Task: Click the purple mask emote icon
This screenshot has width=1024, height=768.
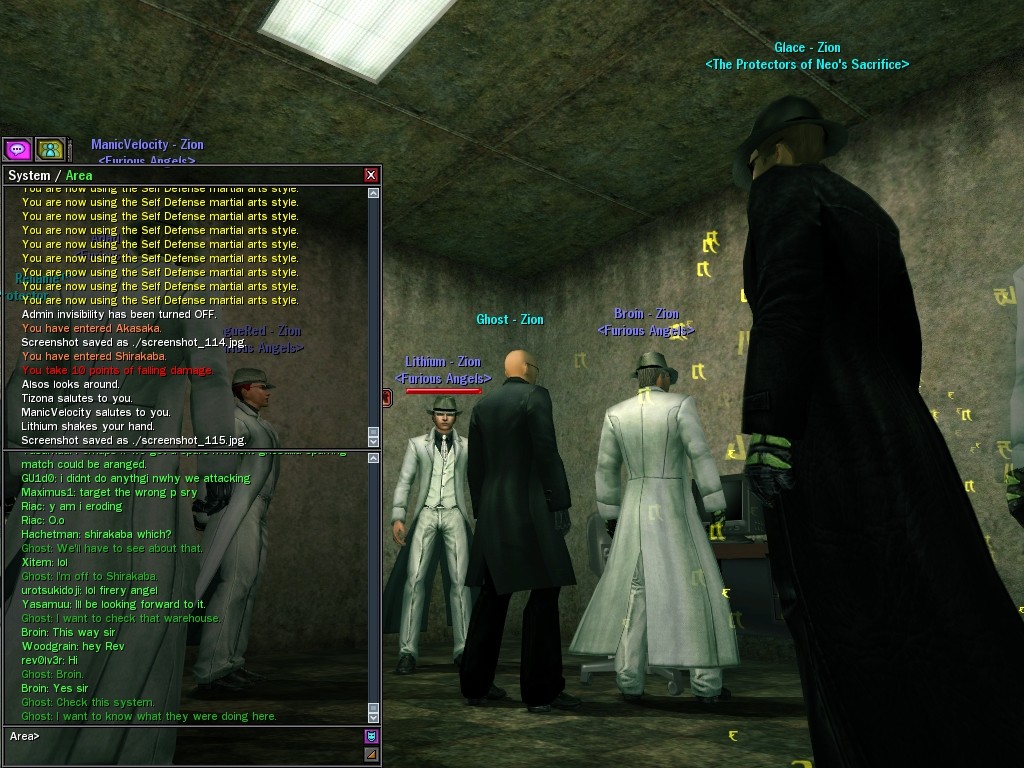Action: (371, 737)
